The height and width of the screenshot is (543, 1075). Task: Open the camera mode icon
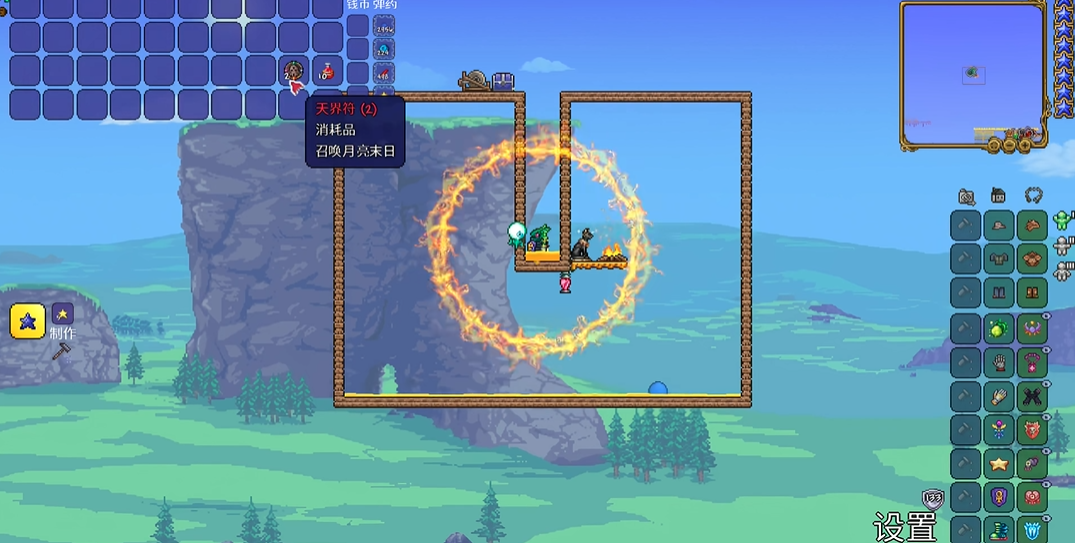pos(966,196)
